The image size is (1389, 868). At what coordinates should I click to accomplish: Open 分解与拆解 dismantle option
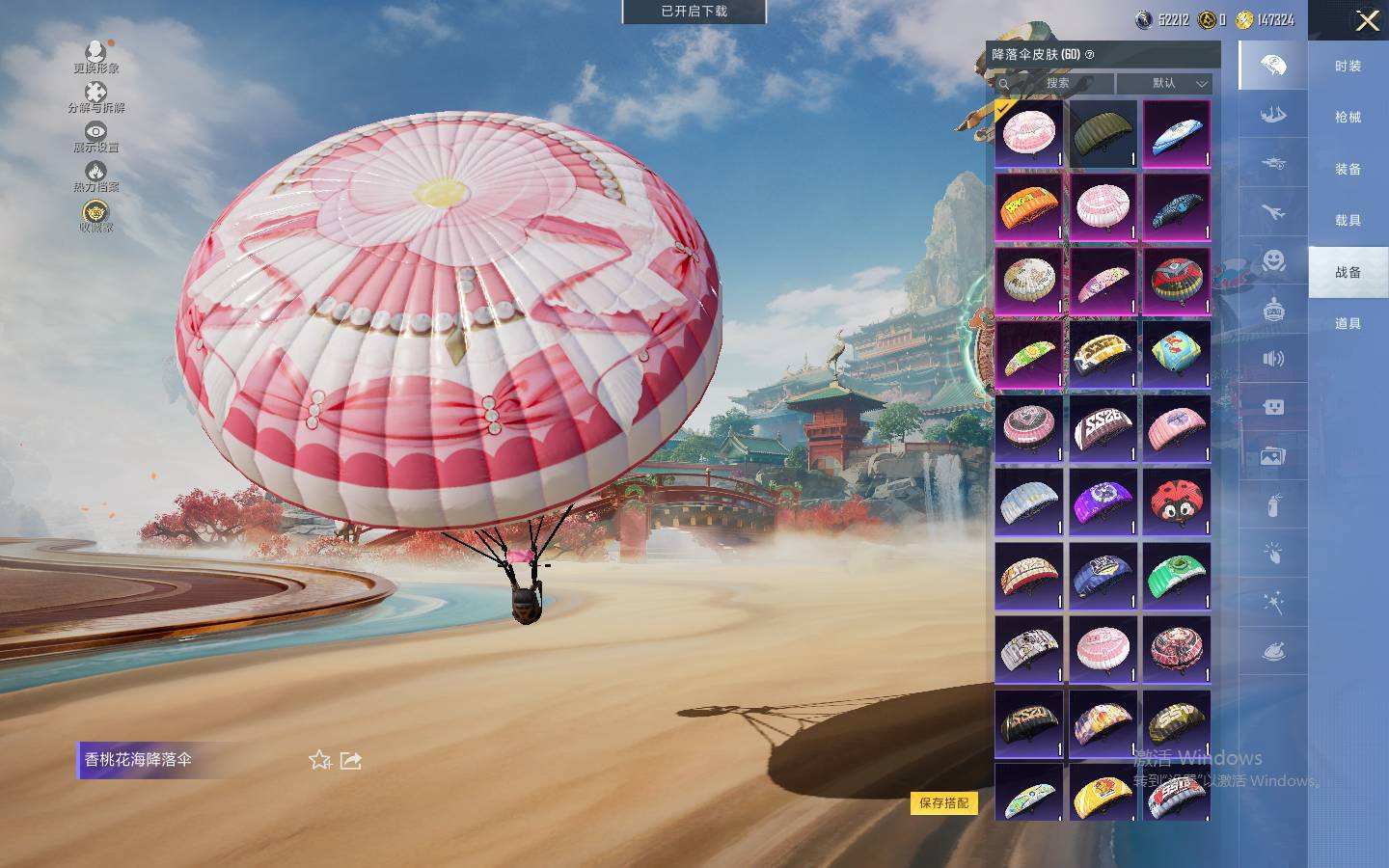(x=95, y=97)
